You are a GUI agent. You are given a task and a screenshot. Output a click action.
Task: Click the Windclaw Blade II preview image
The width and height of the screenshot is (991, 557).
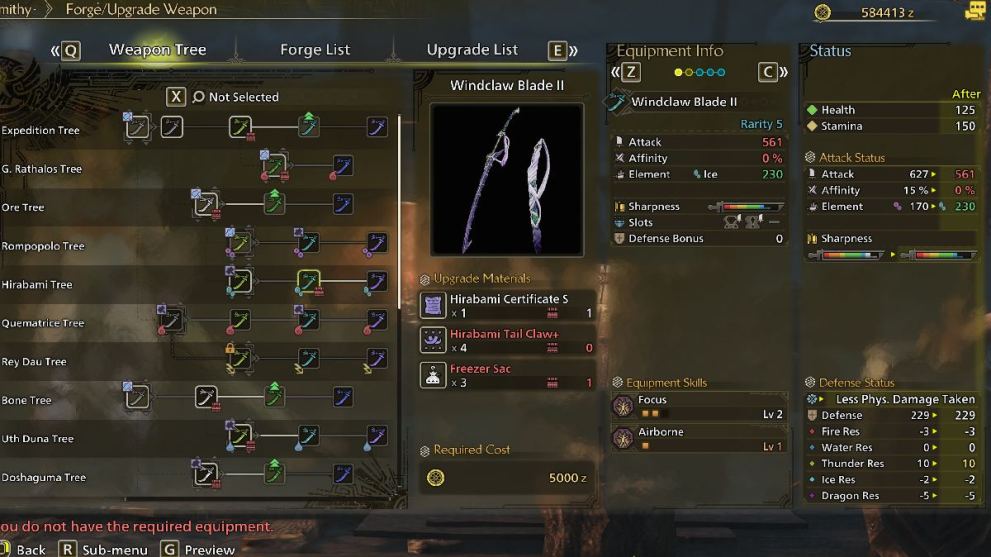tap(507, 179)
